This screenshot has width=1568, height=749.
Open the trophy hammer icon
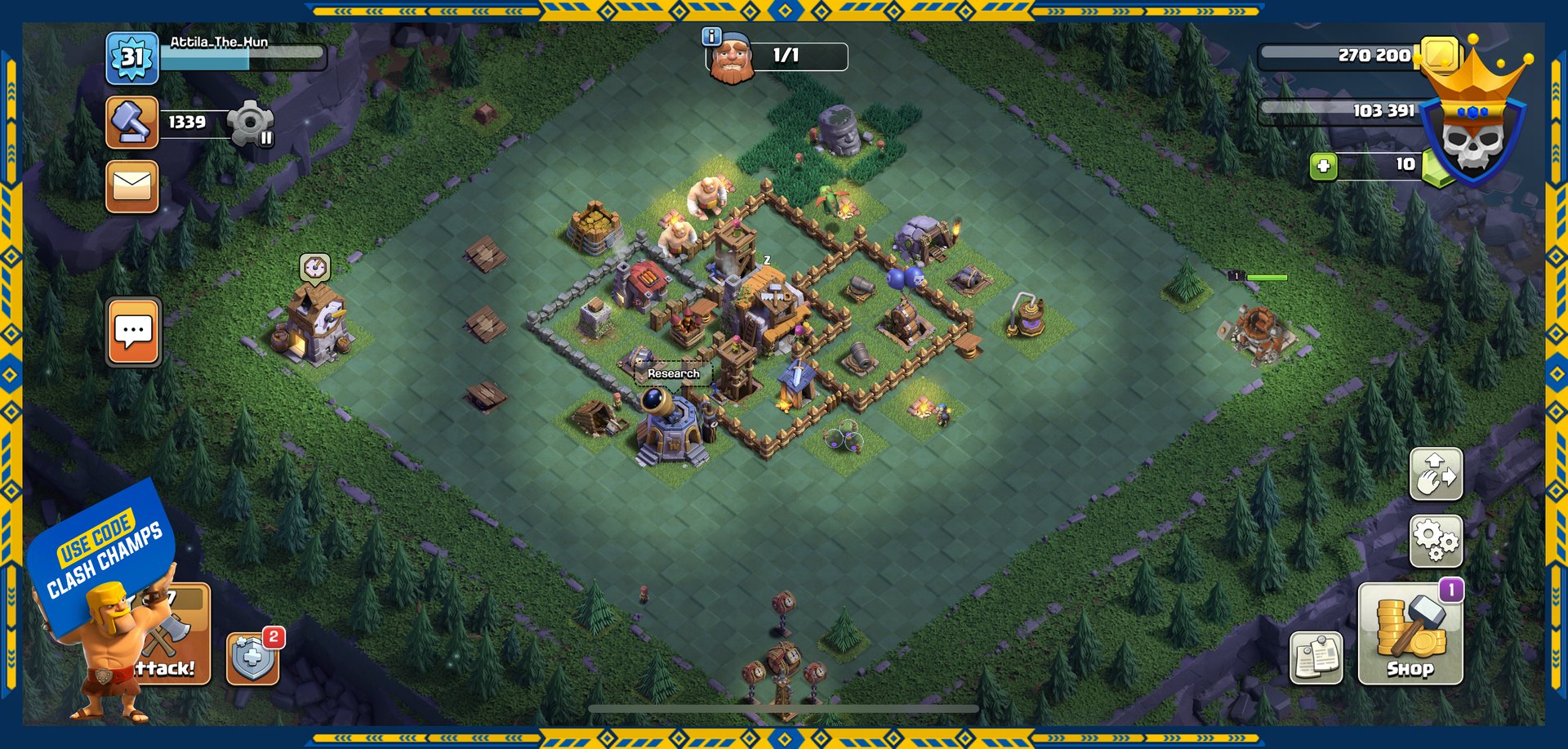point(131,123)
